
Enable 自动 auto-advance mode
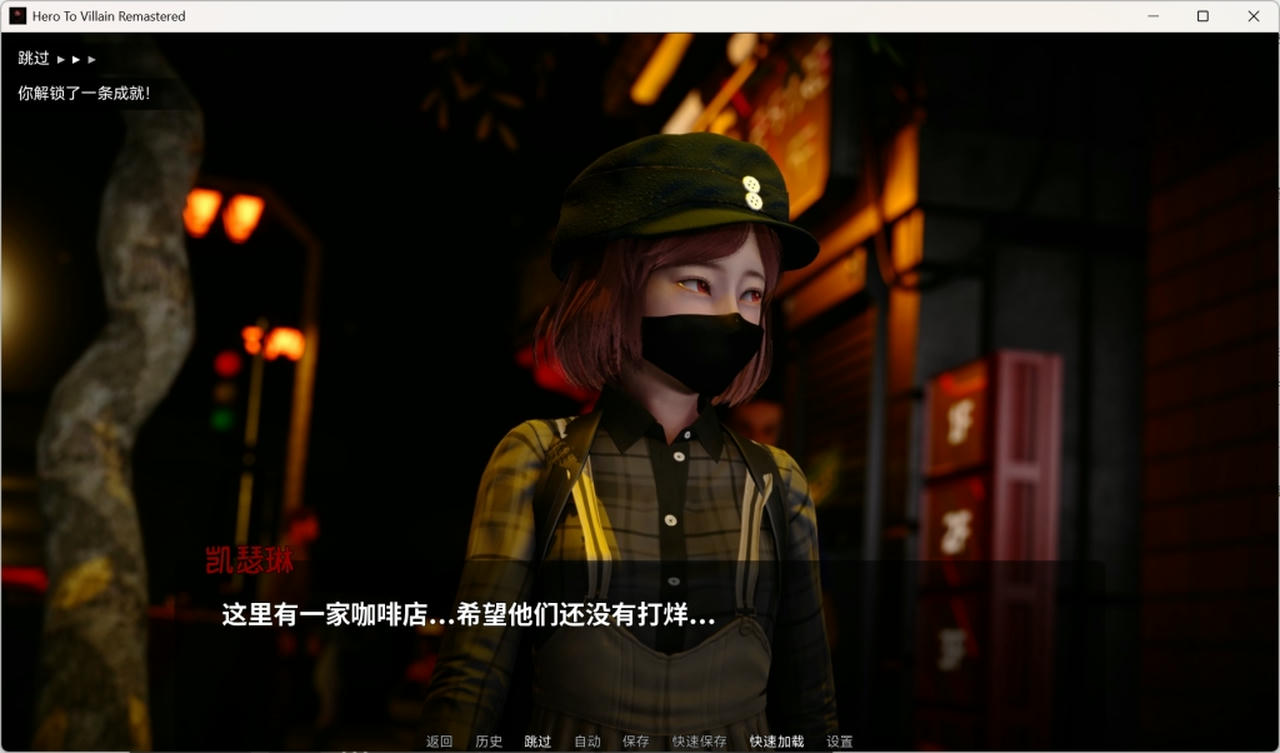[x=587, y=742]
